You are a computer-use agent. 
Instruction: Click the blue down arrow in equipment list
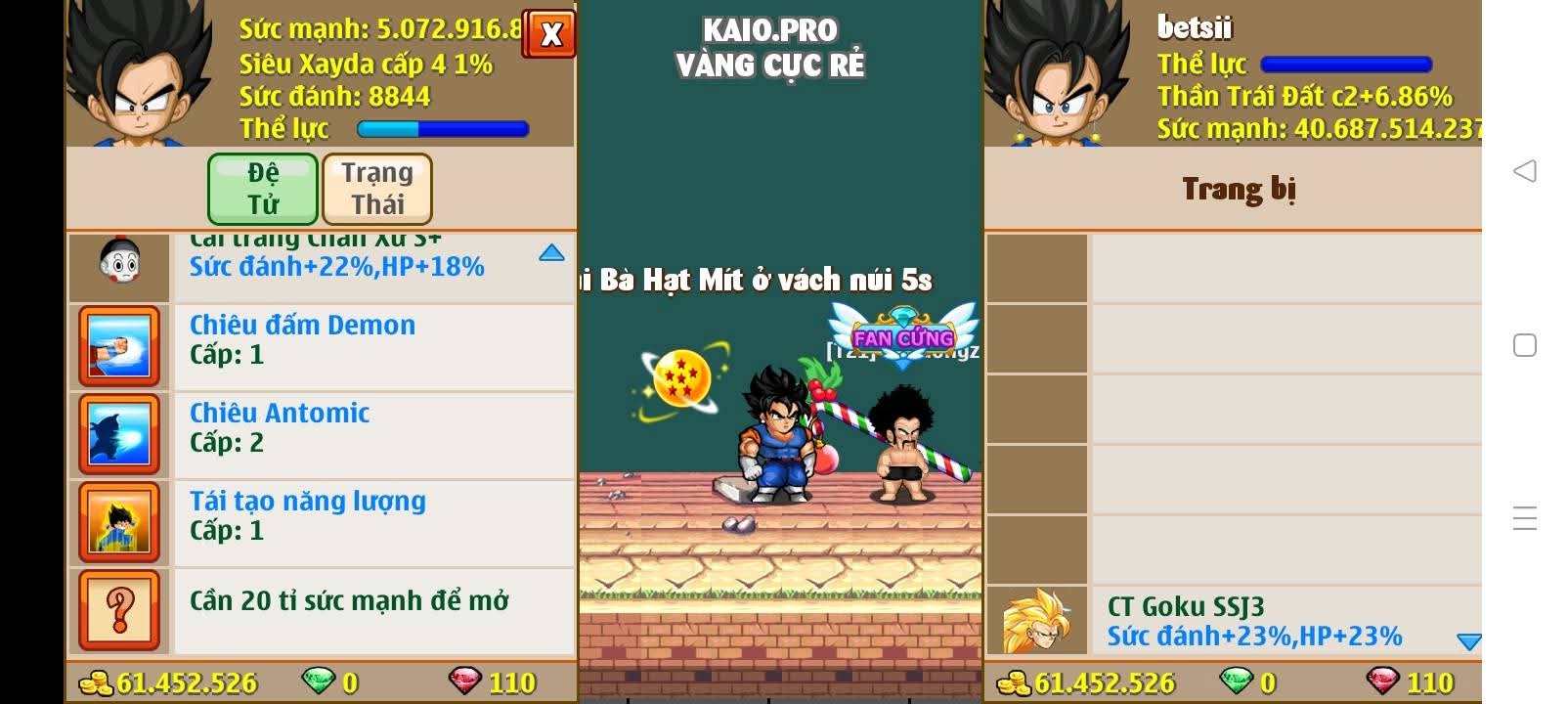click(1468, 641)
